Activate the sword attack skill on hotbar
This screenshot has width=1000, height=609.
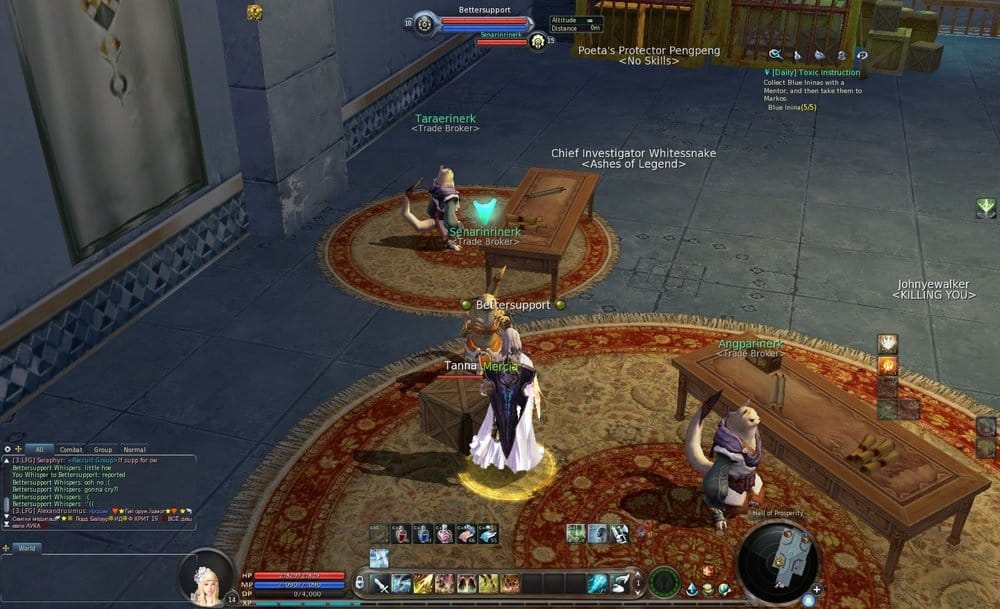click(381, 584)
